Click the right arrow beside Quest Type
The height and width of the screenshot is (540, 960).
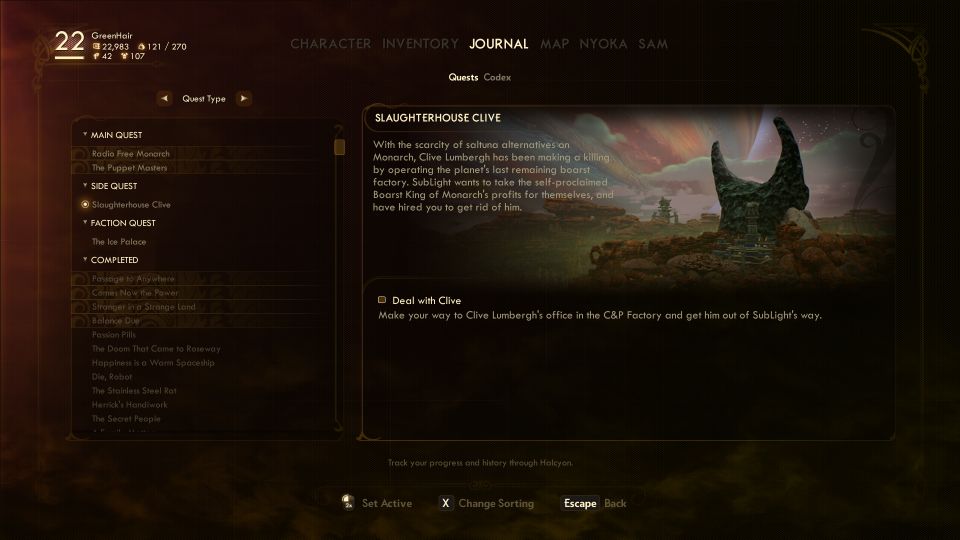(x=243, y=99)
